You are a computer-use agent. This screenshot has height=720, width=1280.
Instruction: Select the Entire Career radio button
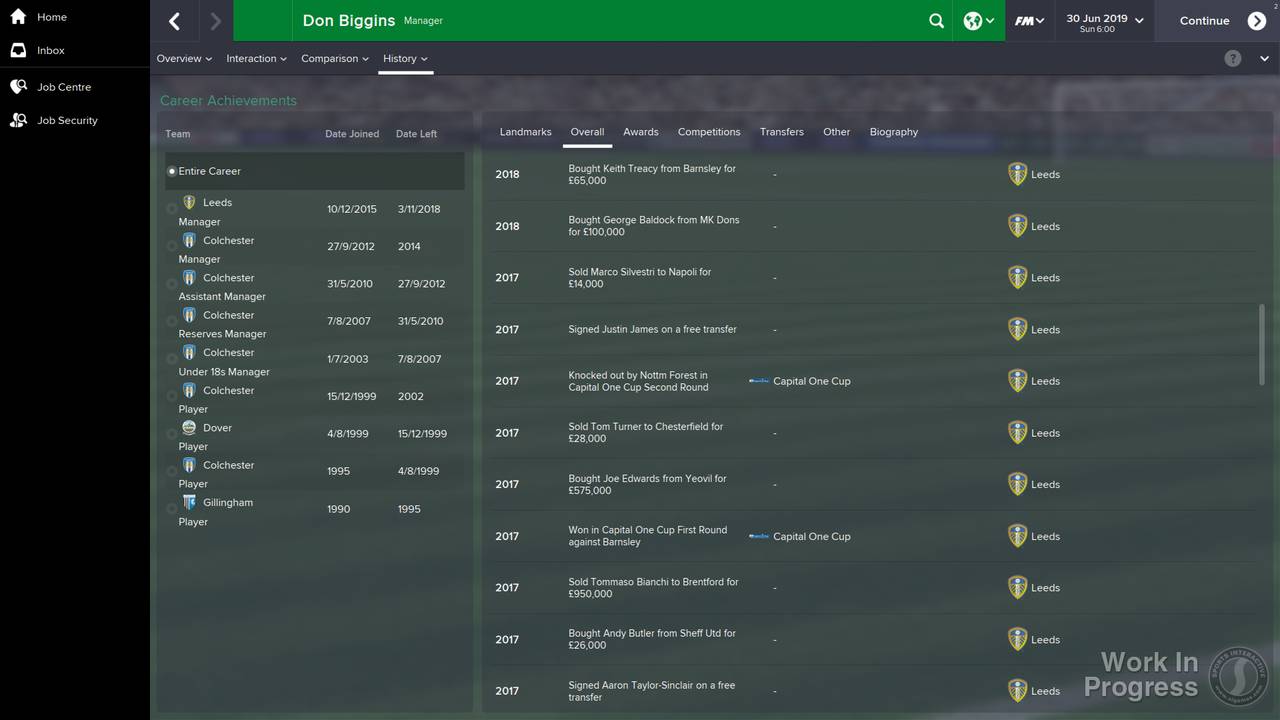(172, 170)
